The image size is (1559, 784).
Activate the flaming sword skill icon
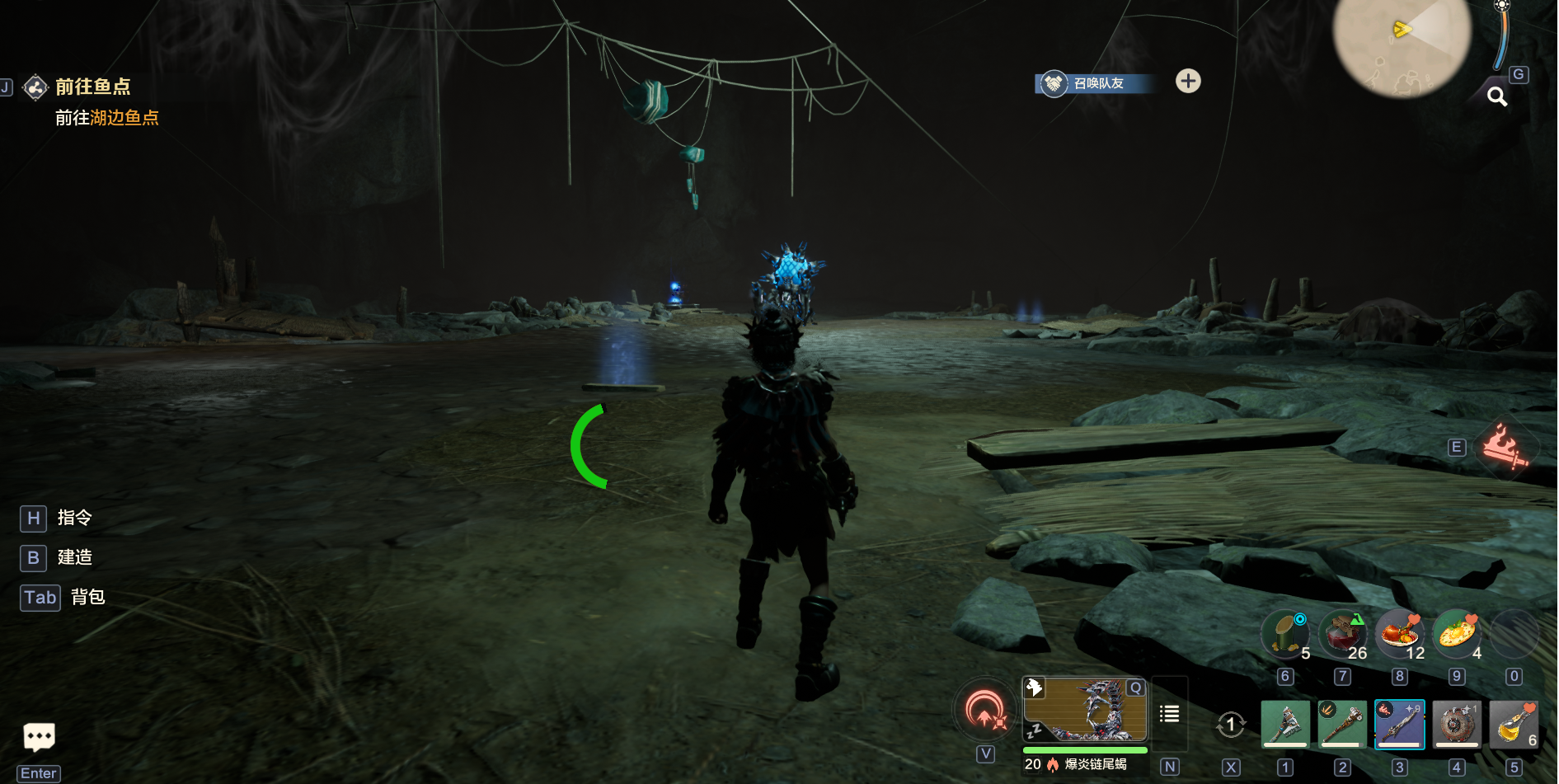tap(1505, 447)
